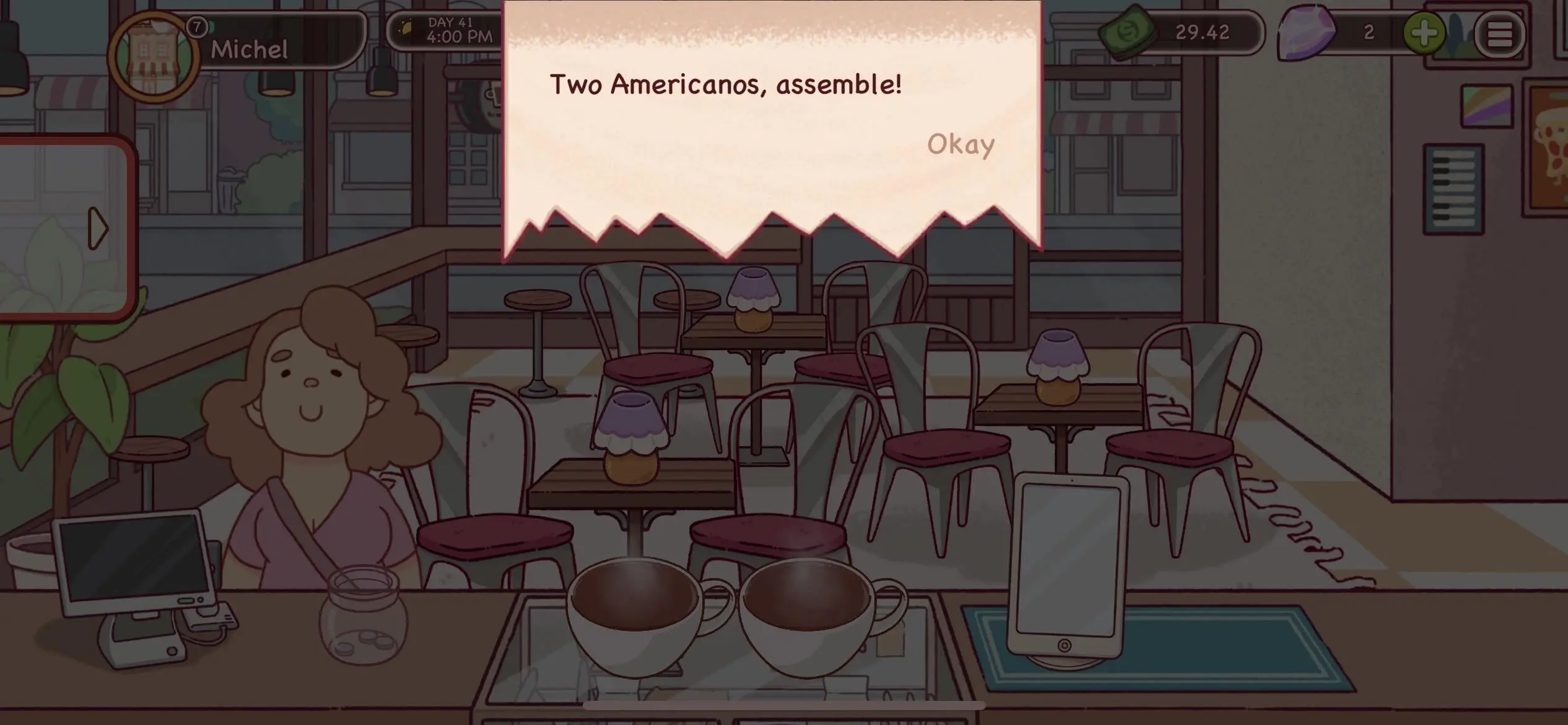Tap the green plus to add gems
The image size is (1568, 725).
click(1424, 33)
